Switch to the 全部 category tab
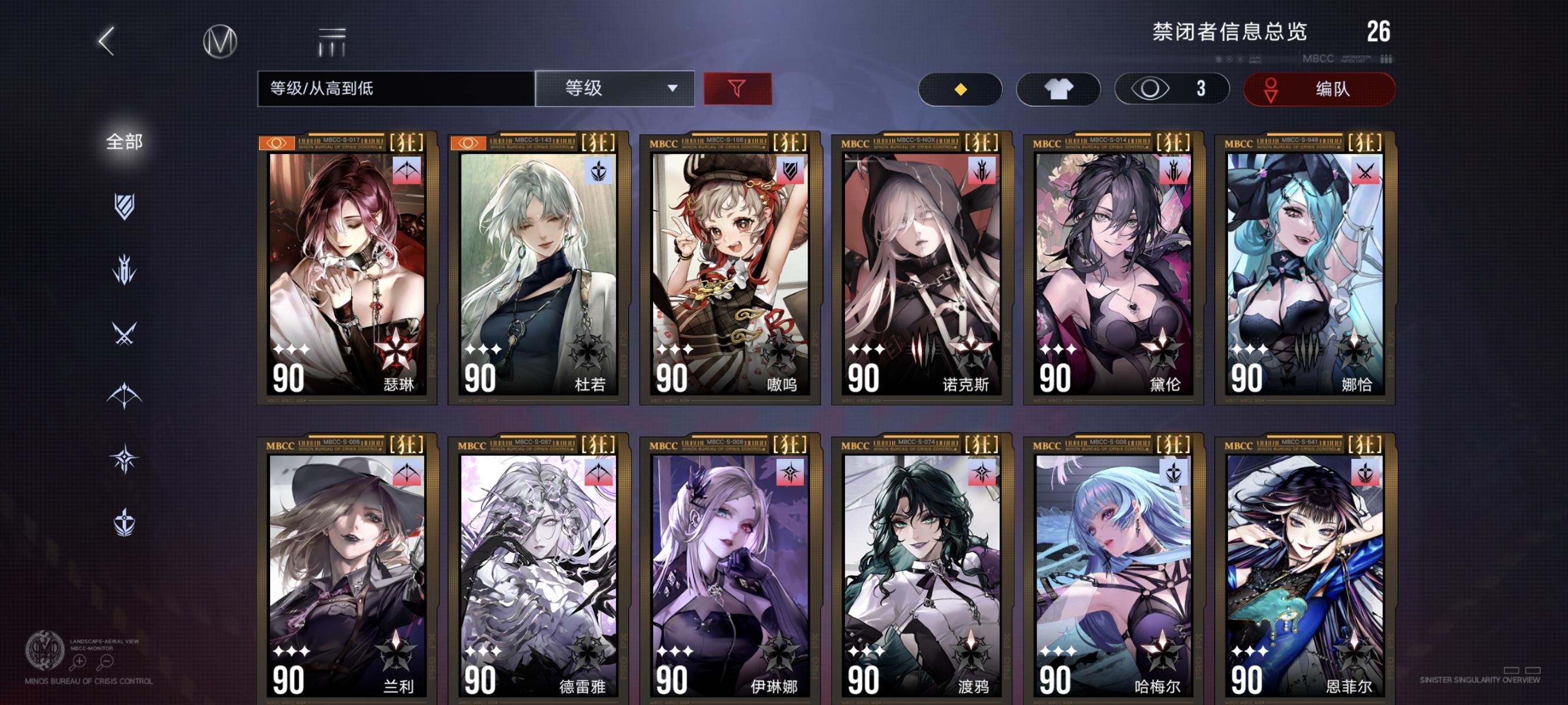1568x705 pixels. point(124,141)
